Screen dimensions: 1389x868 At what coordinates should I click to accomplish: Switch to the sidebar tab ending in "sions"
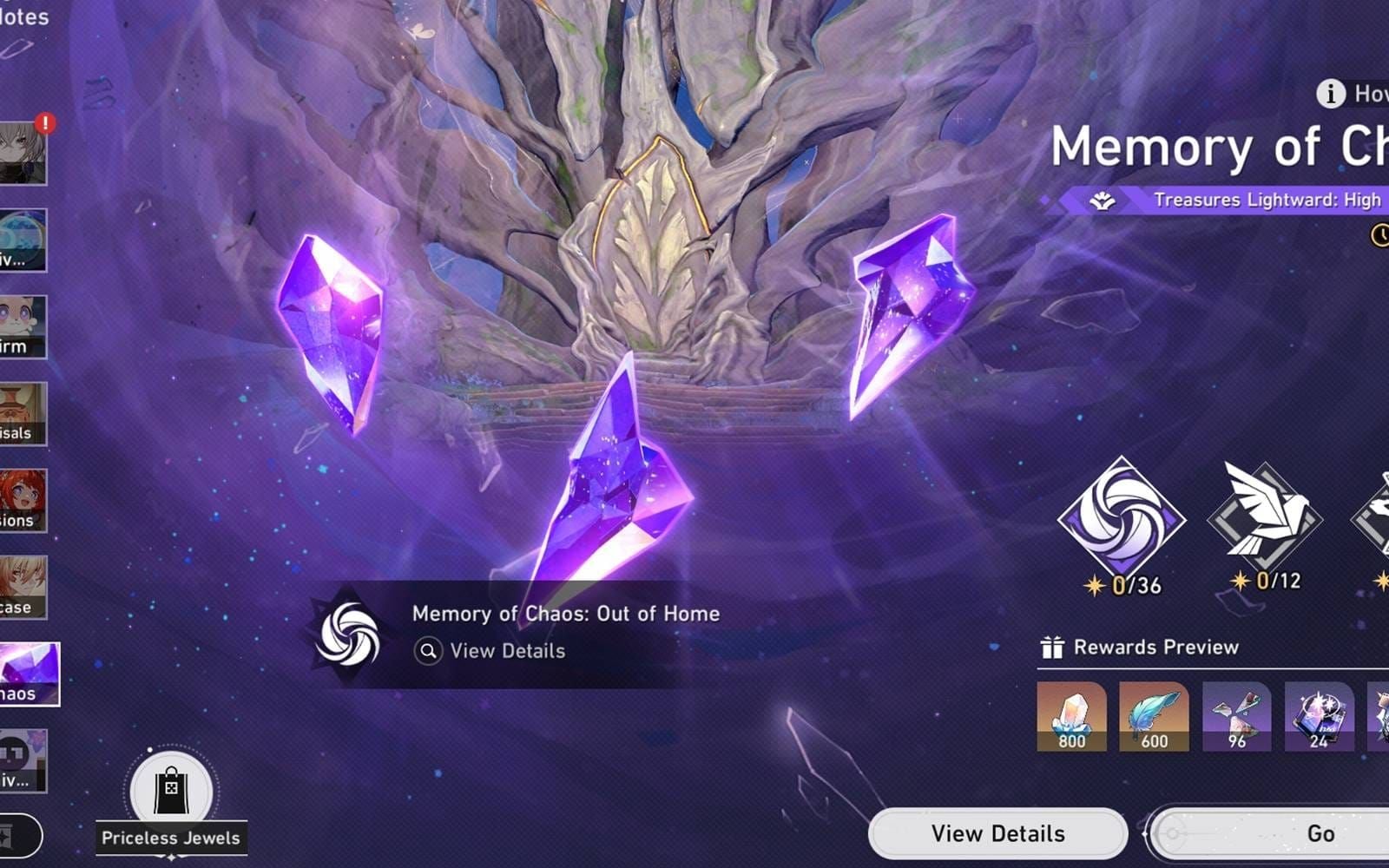22,501
